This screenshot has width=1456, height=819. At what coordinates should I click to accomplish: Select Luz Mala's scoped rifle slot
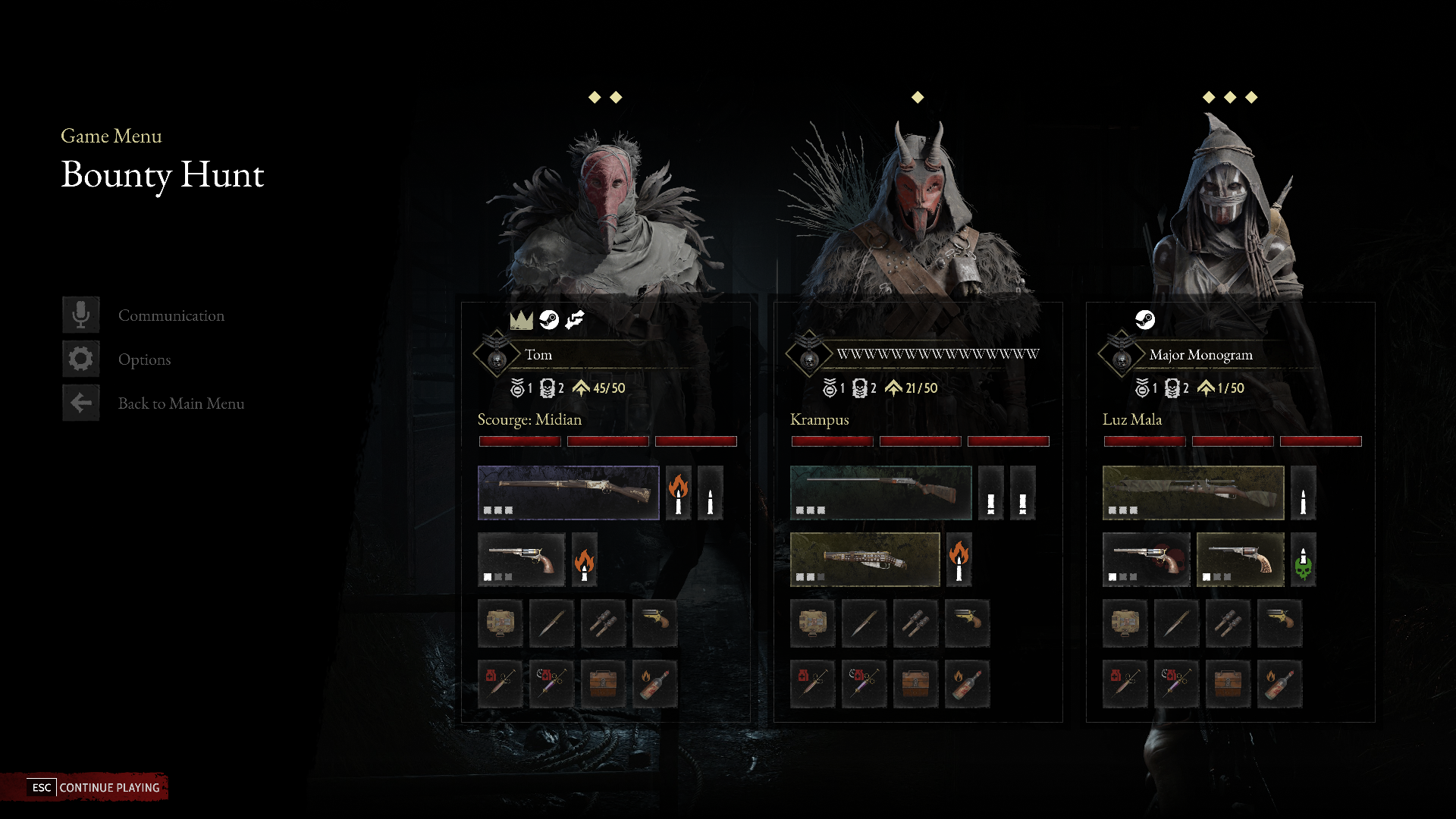(x=1193, y=493)
